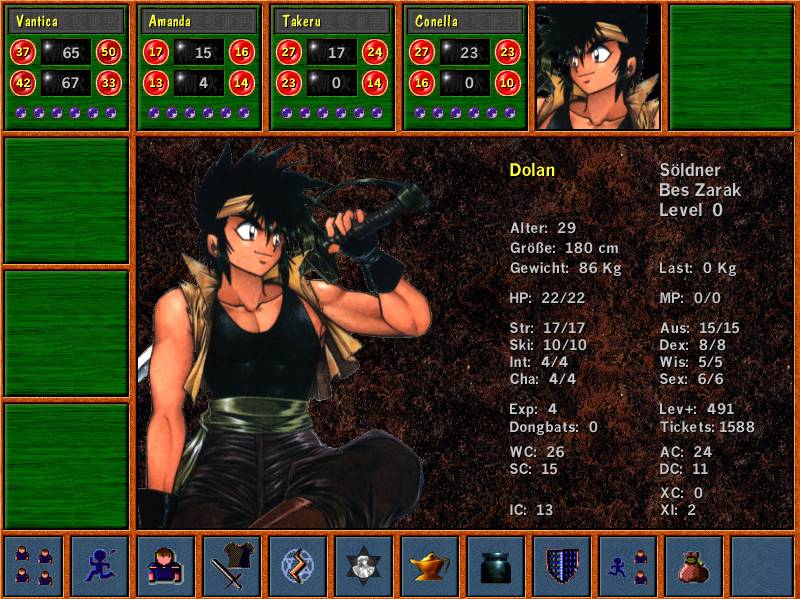The image size is (800, 599).
Task: Select Amanda's party panel
Action: (x=200, y=66)
